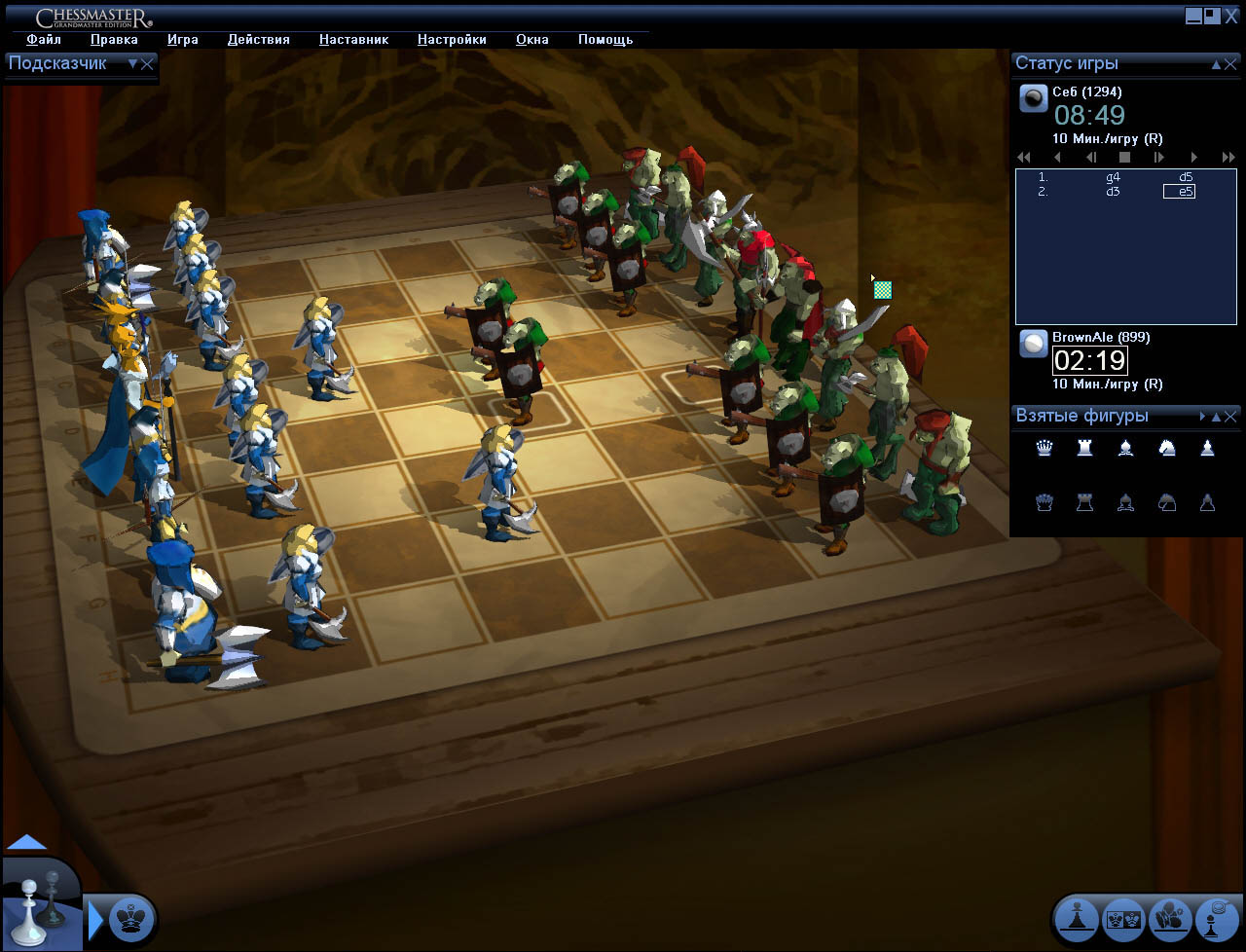Screen dimensions: 1246x952
Task: Jump to the first move in history
Action: (x=1024, y=157)
